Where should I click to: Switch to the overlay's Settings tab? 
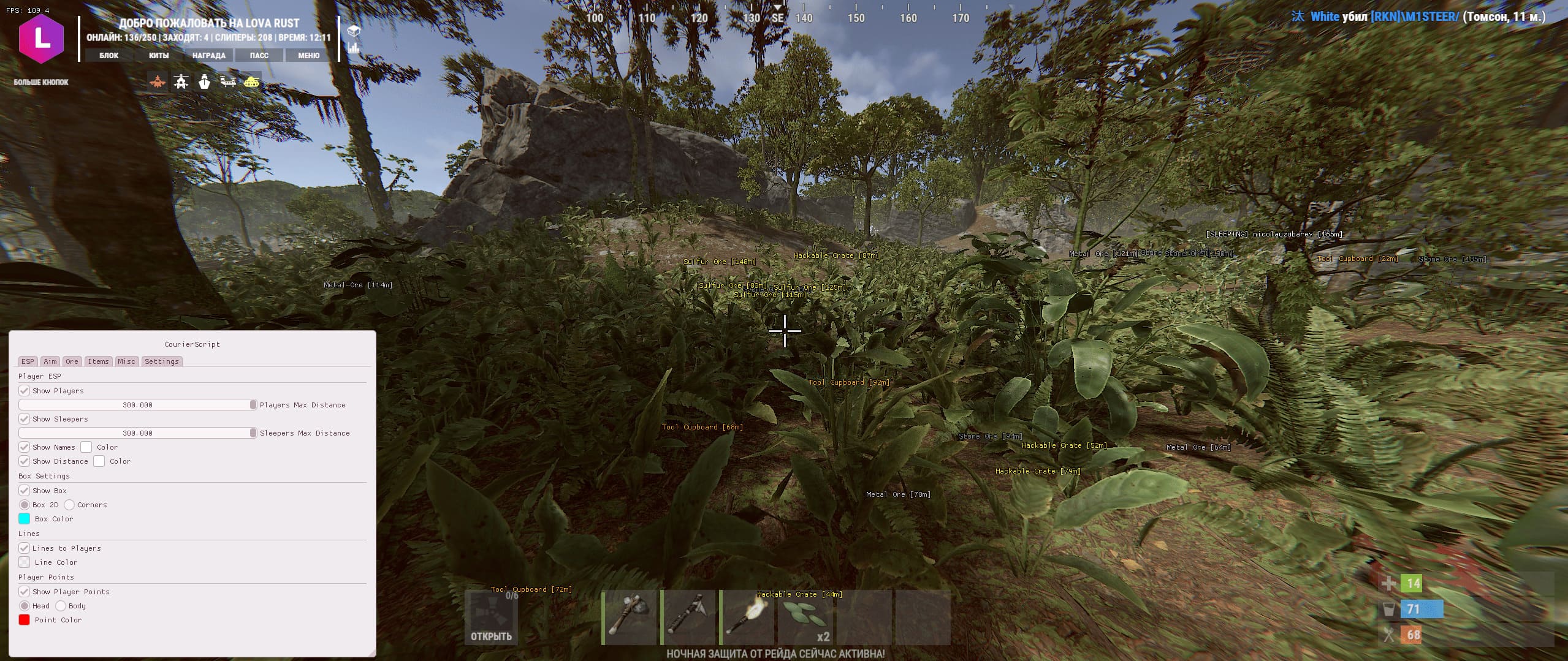point(162,361)
